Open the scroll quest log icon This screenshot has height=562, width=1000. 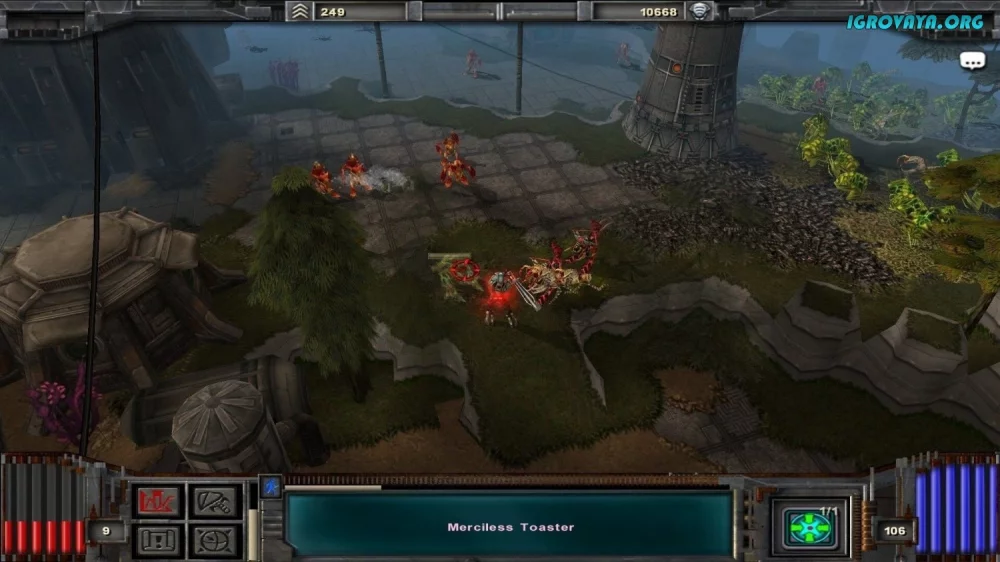[x=158, y=540]
